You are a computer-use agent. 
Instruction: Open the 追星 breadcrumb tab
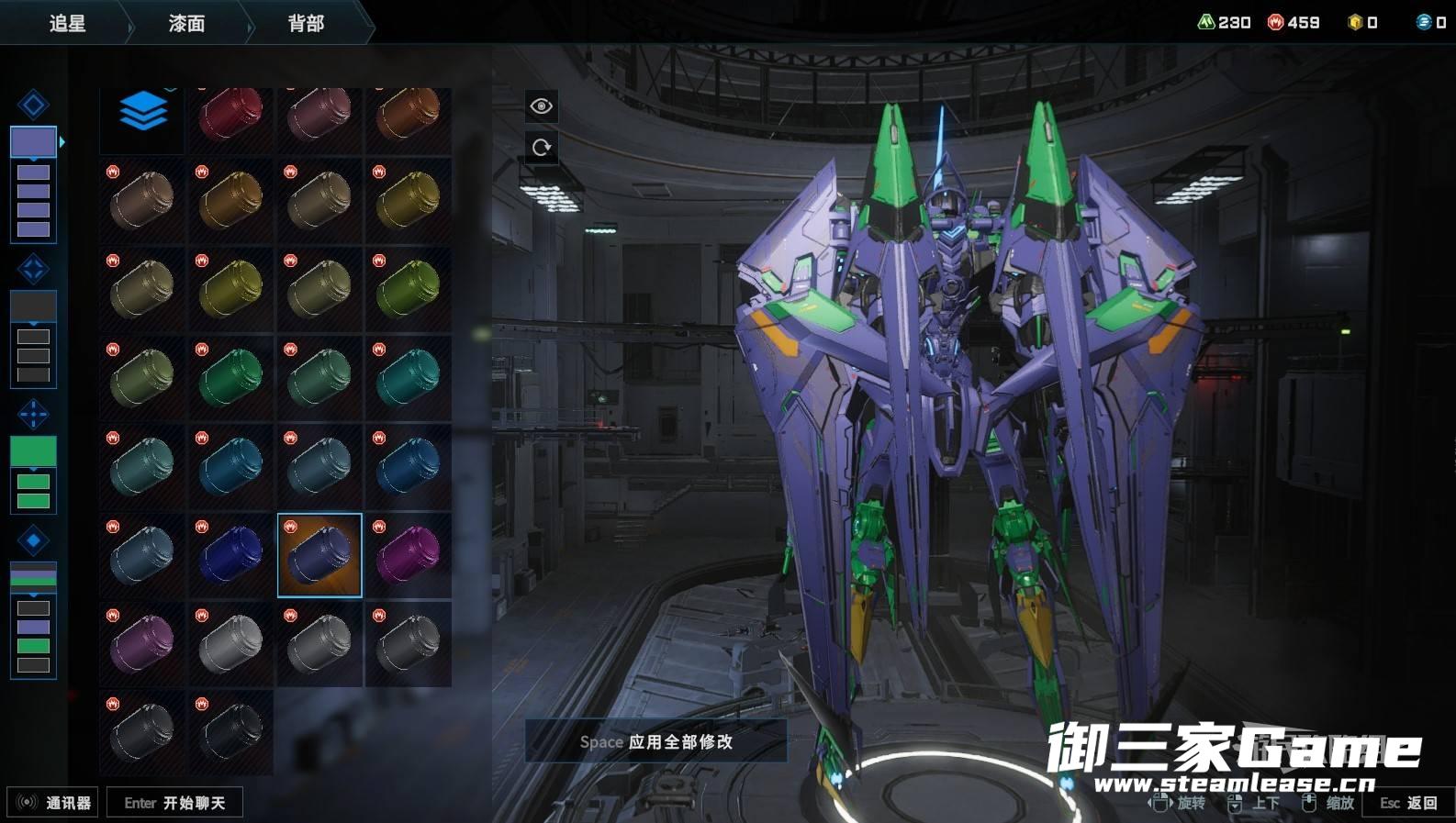click(67, 23)
